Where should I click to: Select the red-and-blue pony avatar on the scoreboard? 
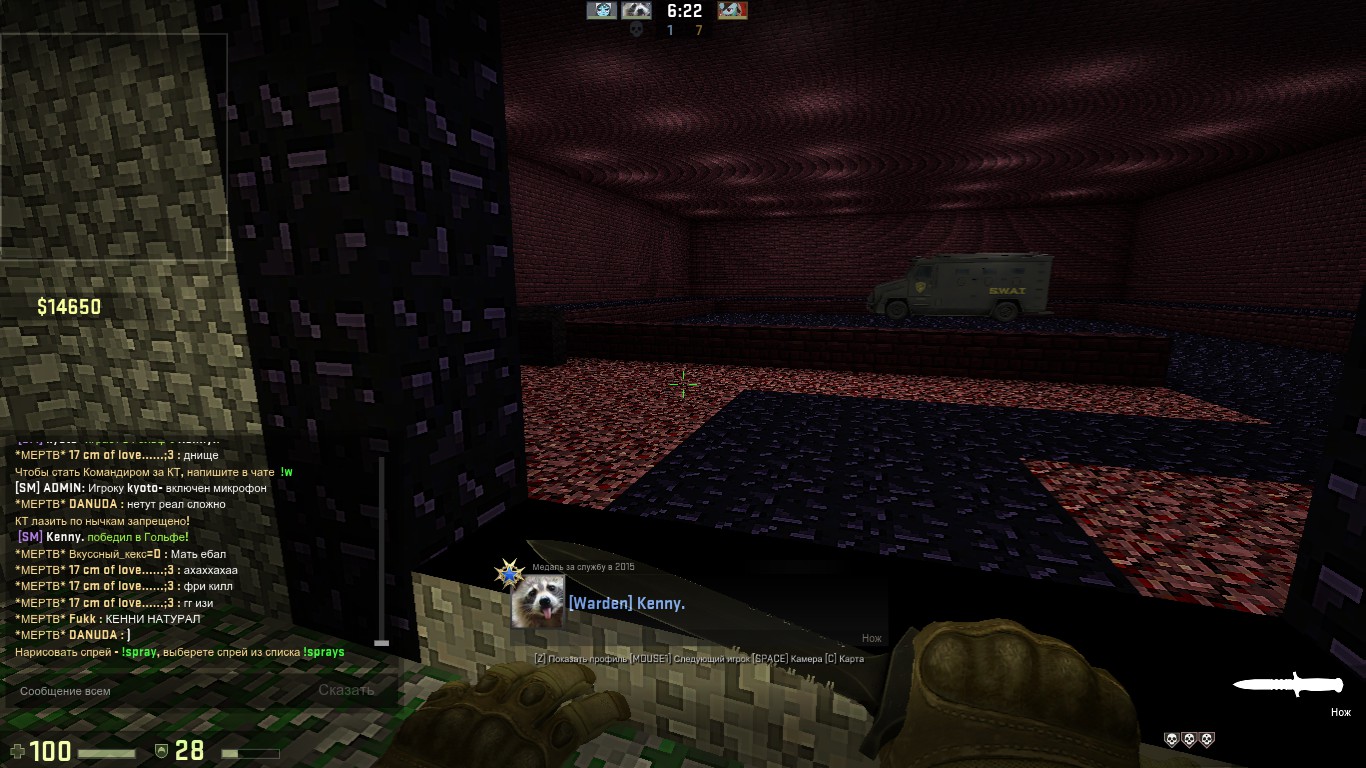pos(732,11)
